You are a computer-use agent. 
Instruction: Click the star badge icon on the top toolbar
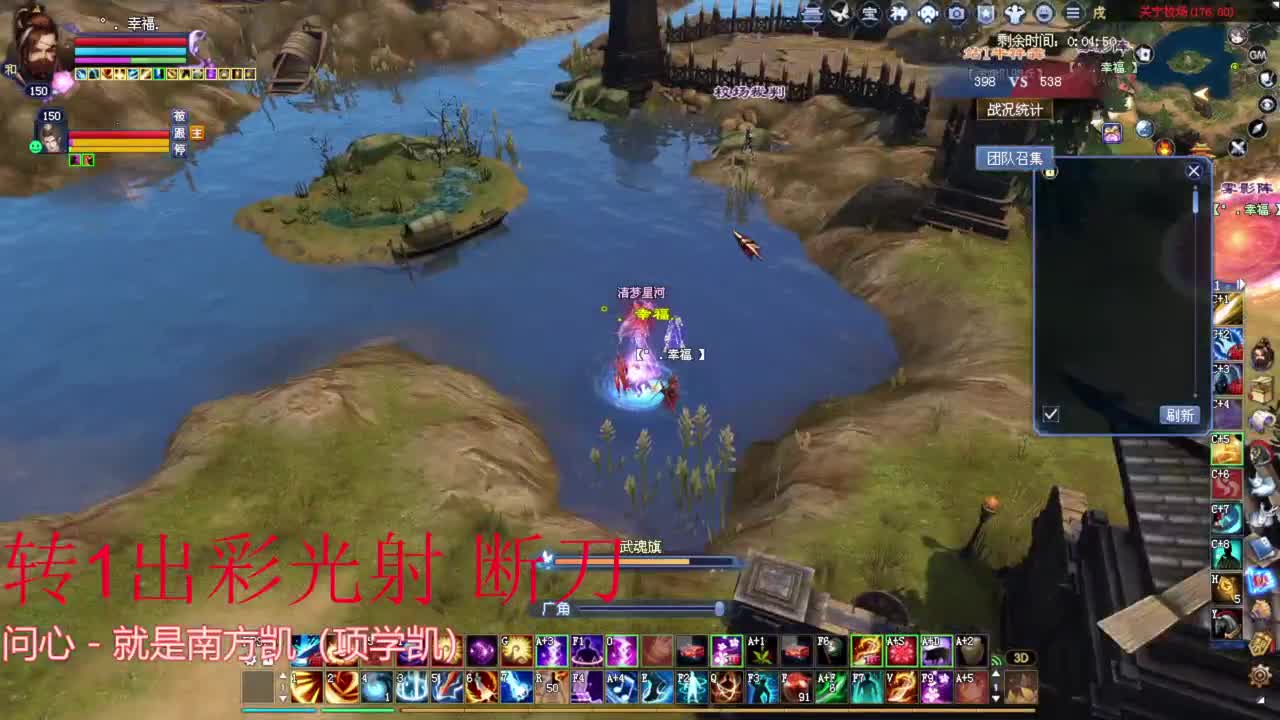[x=986, y=12]
